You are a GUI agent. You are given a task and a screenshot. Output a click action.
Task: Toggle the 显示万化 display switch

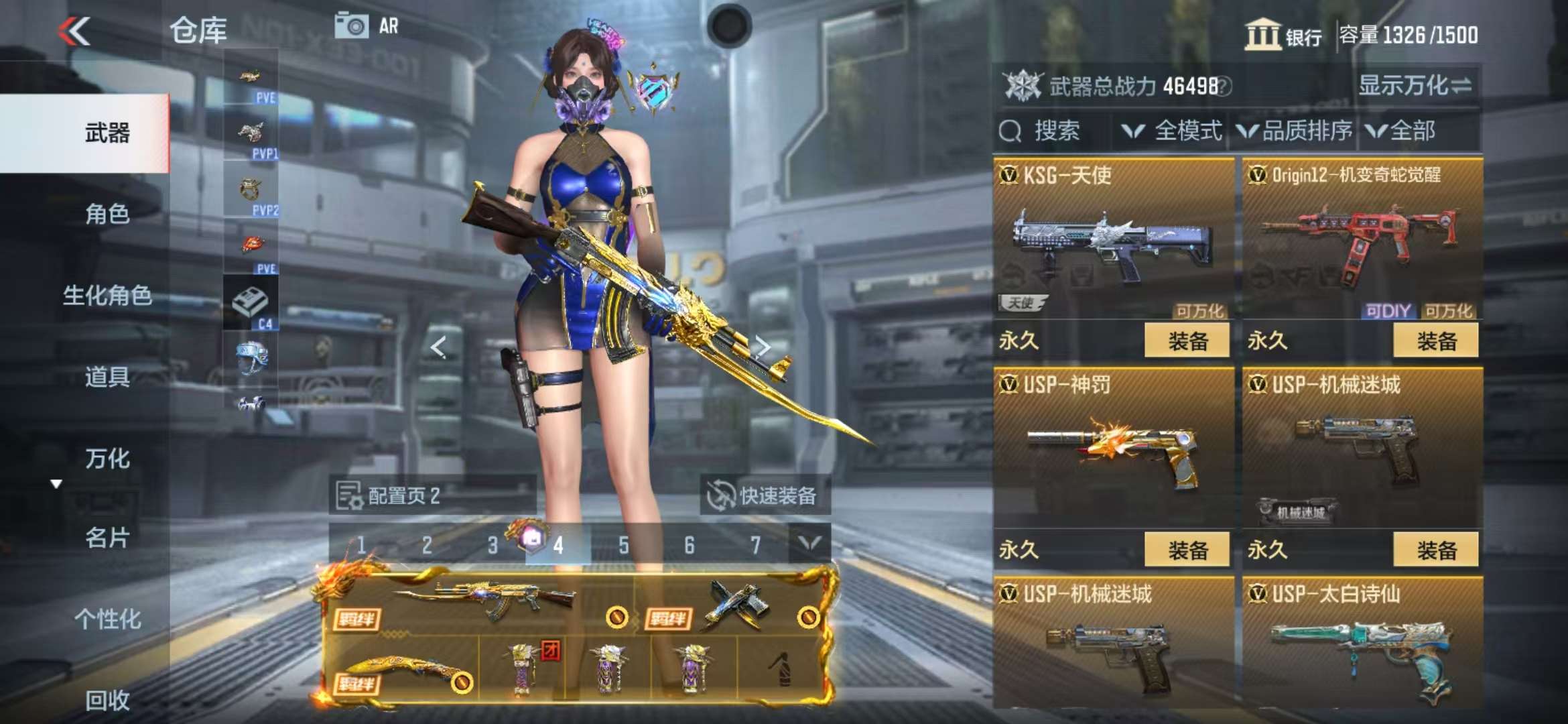click(x=1415, y=86)
